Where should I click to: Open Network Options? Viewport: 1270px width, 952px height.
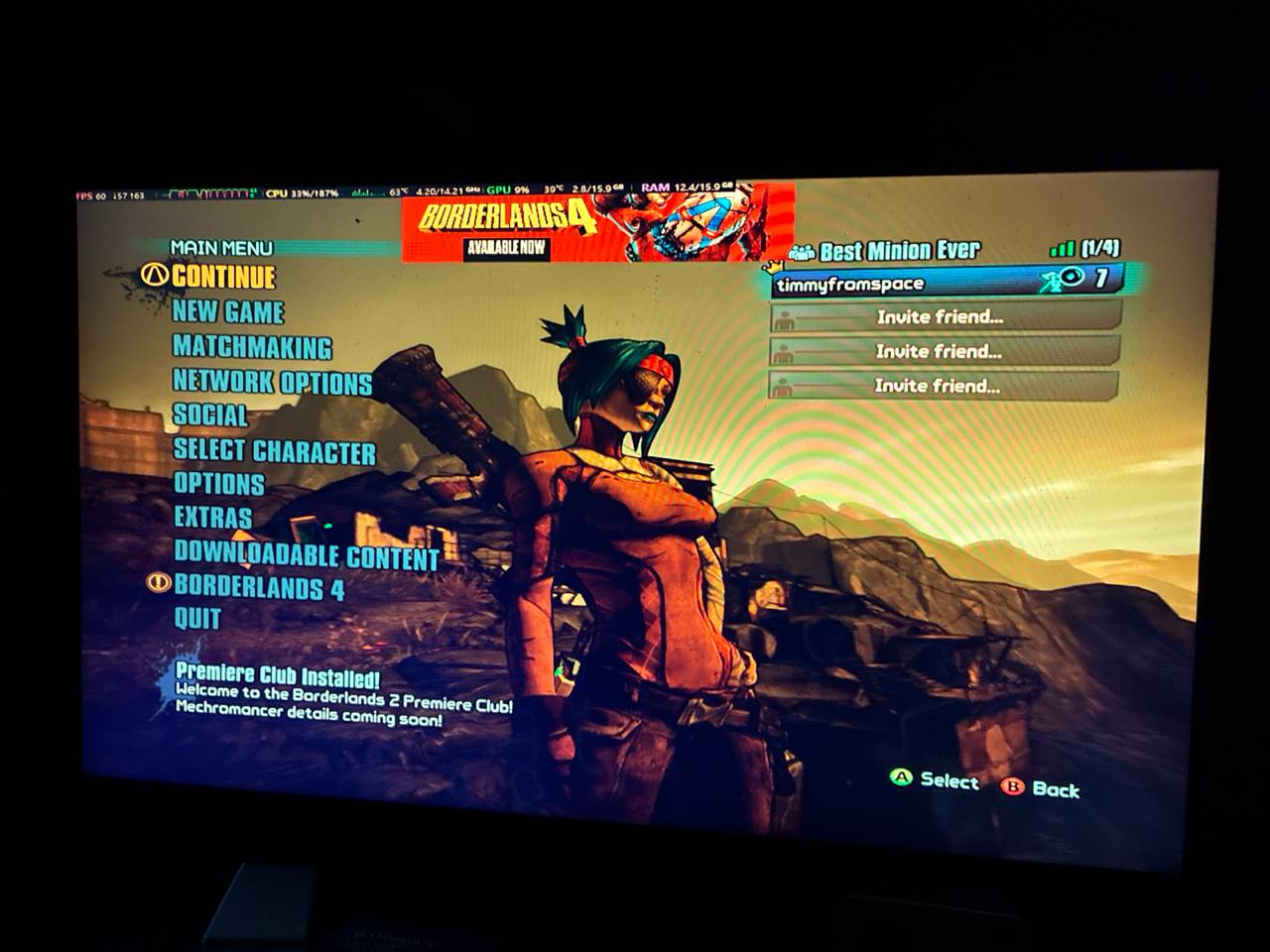(x=272, y=382)
